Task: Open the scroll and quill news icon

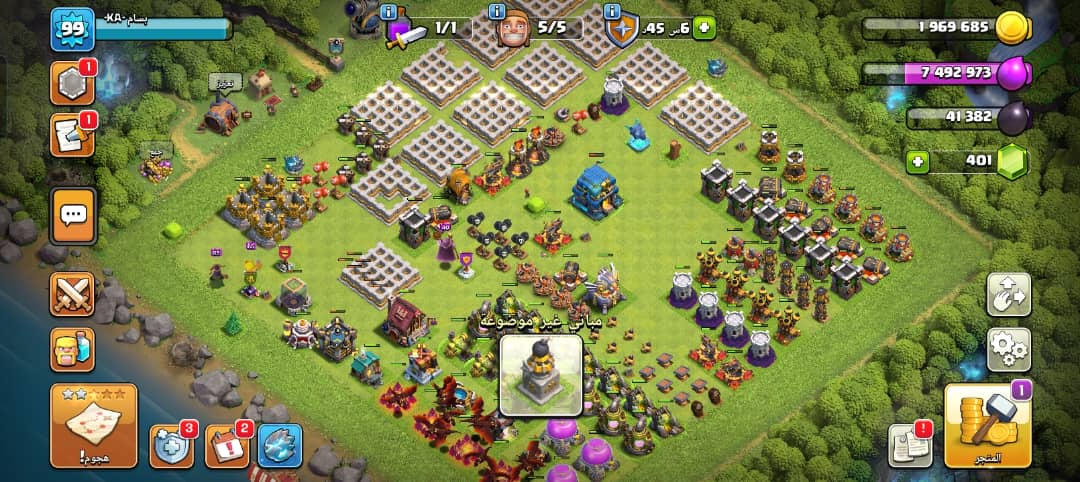Action: (72, 137)
